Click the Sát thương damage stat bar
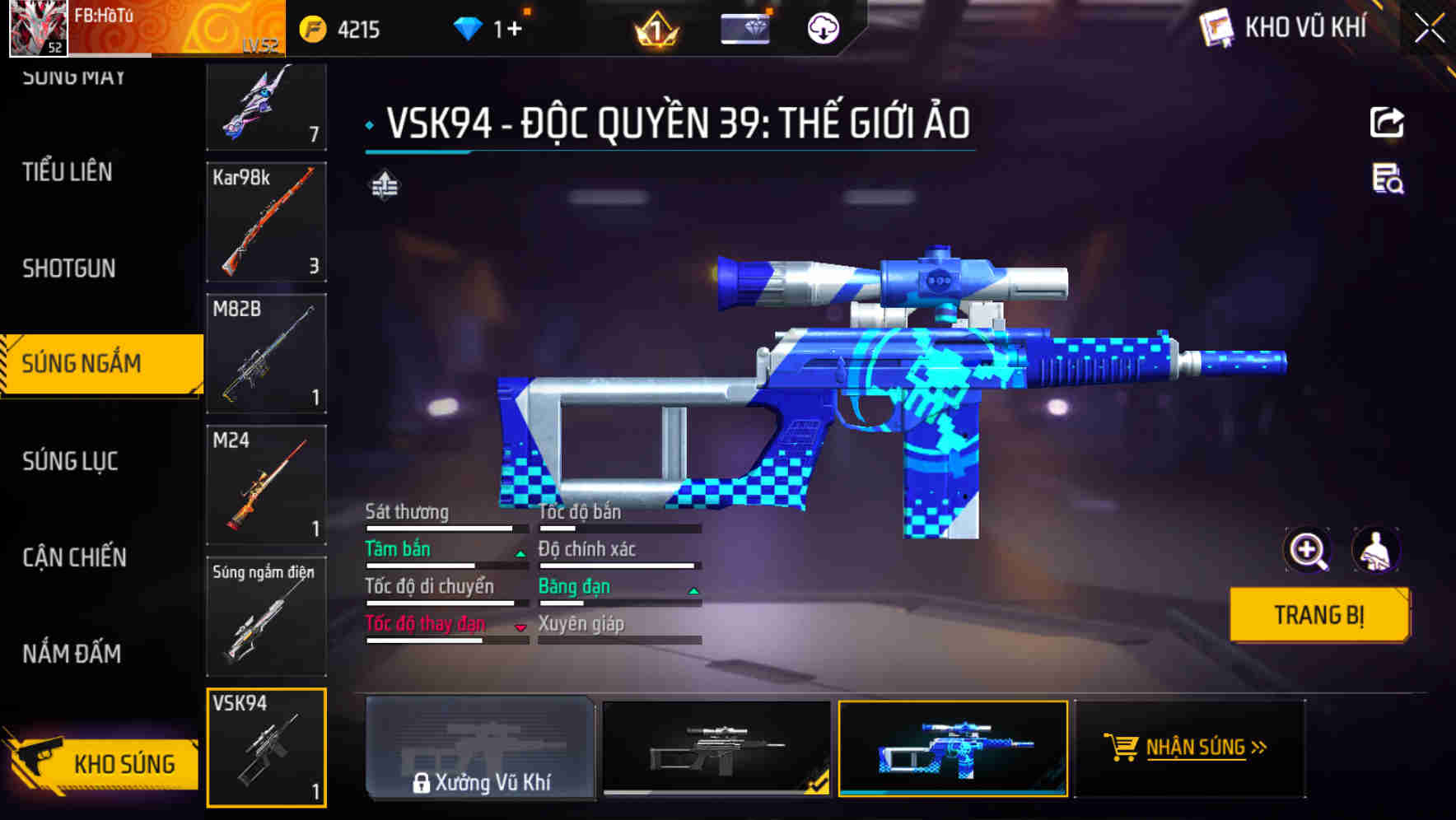Image resolution: width=1456 pixels, height=820 pixels. [x=445, y=527]
